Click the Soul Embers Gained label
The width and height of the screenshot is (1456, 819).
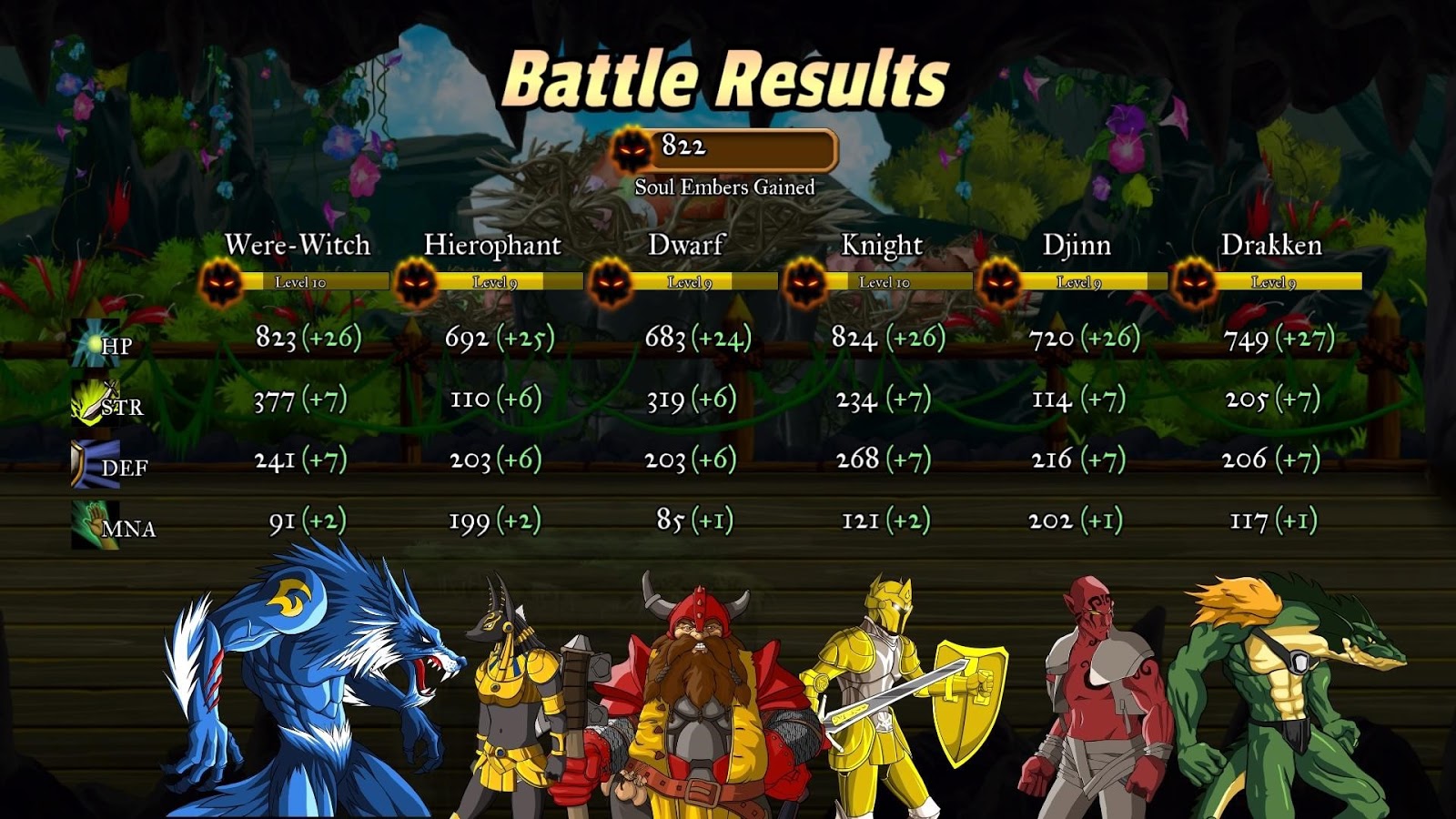(x=726, y=187)
